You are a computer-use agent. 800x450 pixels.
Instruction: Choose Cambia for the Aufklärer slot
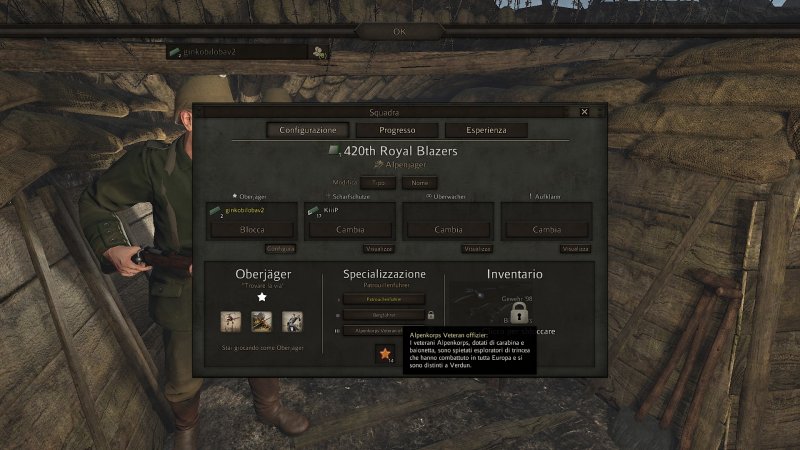click(x=546, y=229)
